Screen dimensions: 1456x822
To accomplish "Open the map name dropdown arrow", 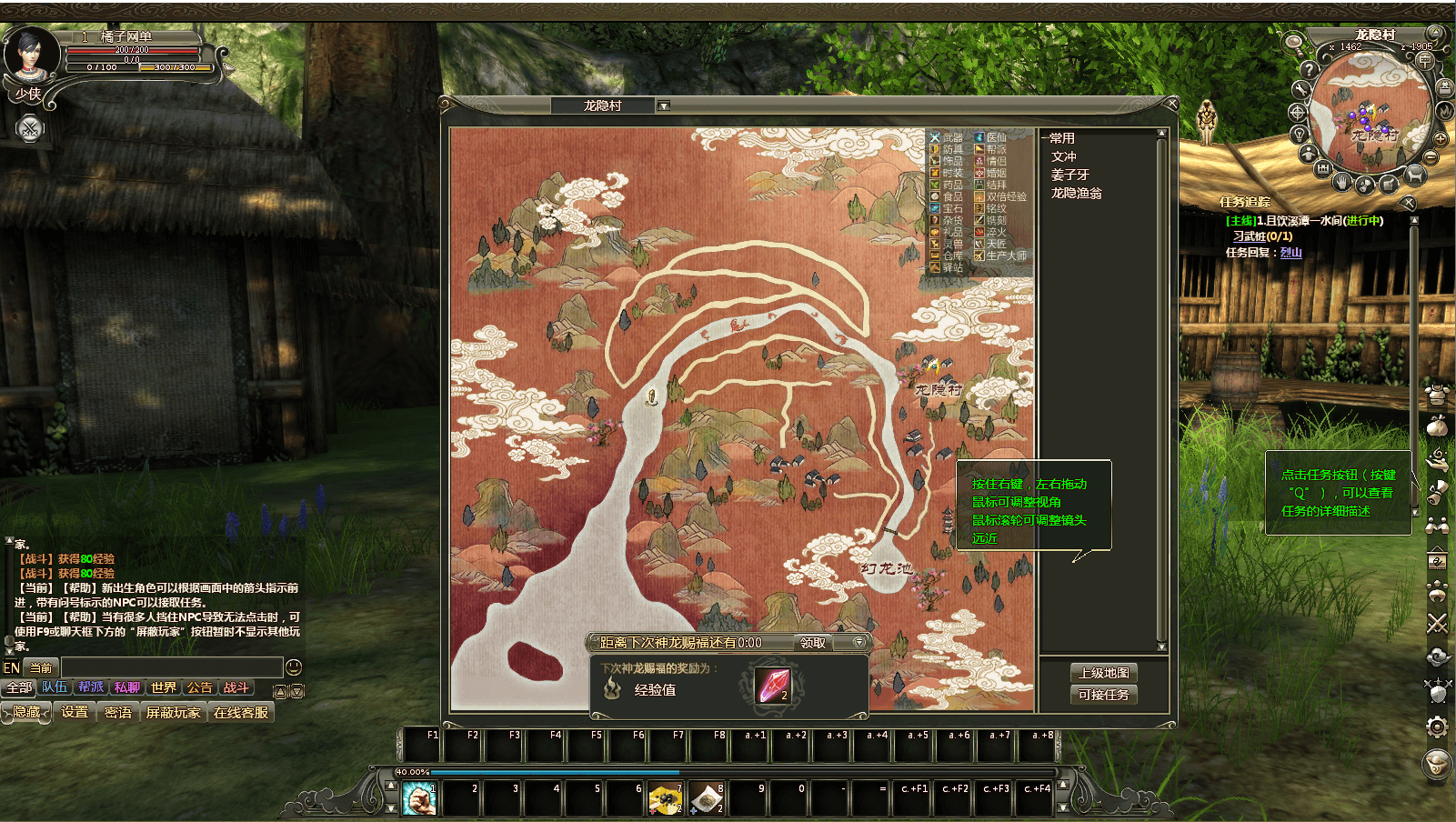I will point(664,105).
